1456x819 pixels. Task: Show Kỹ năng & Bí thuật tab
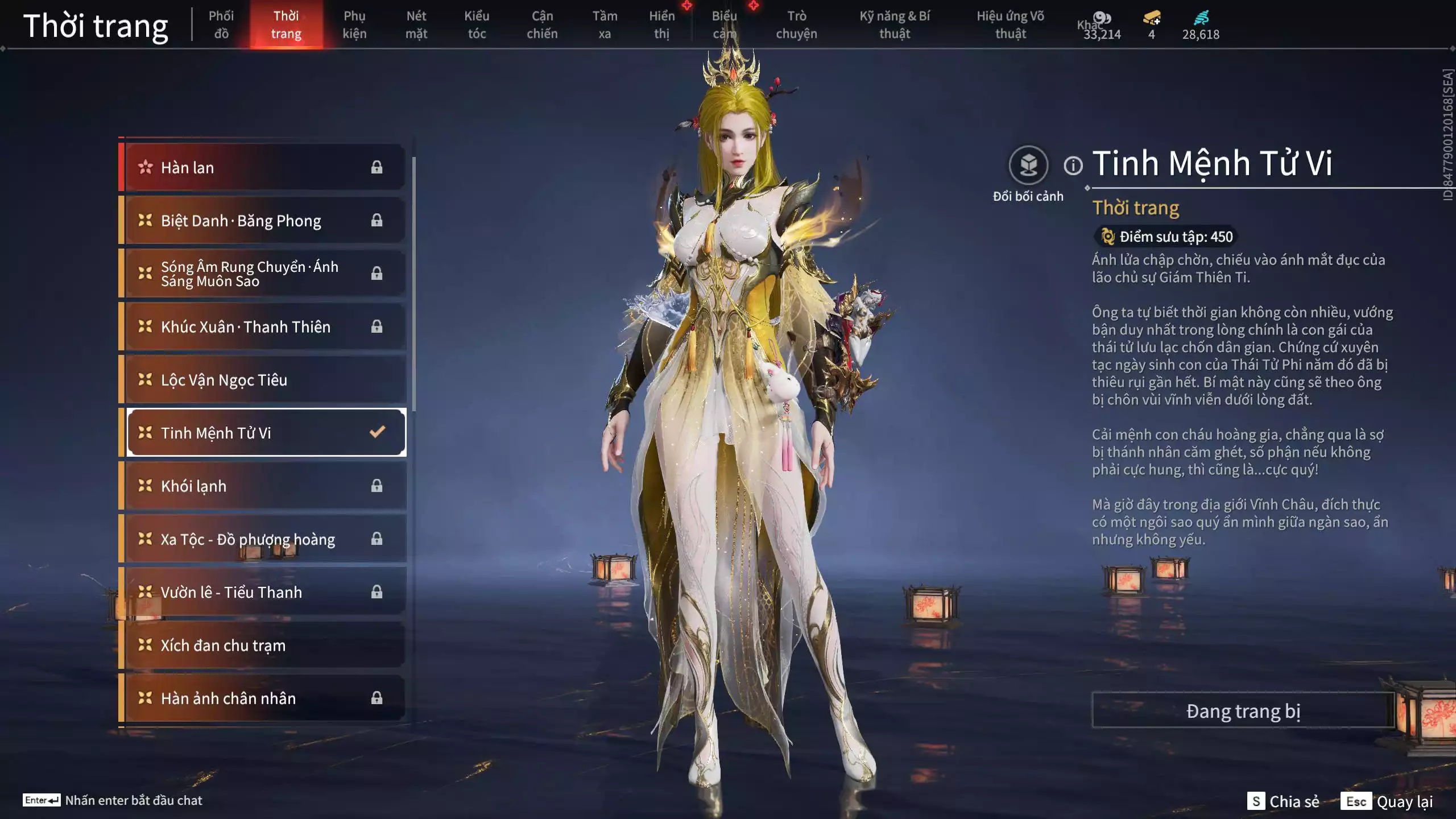[894, 25]
